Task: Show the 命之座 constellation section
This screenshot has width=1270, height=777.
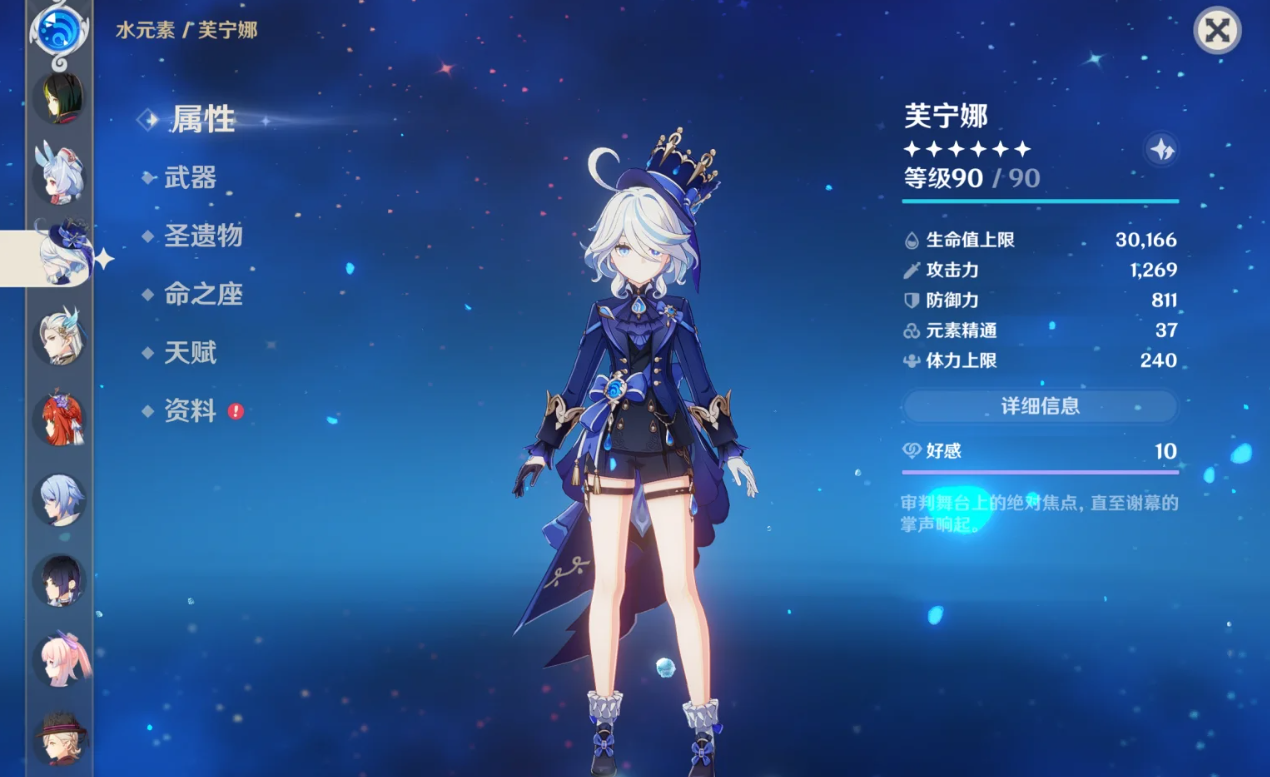Action: pos(203,294)
